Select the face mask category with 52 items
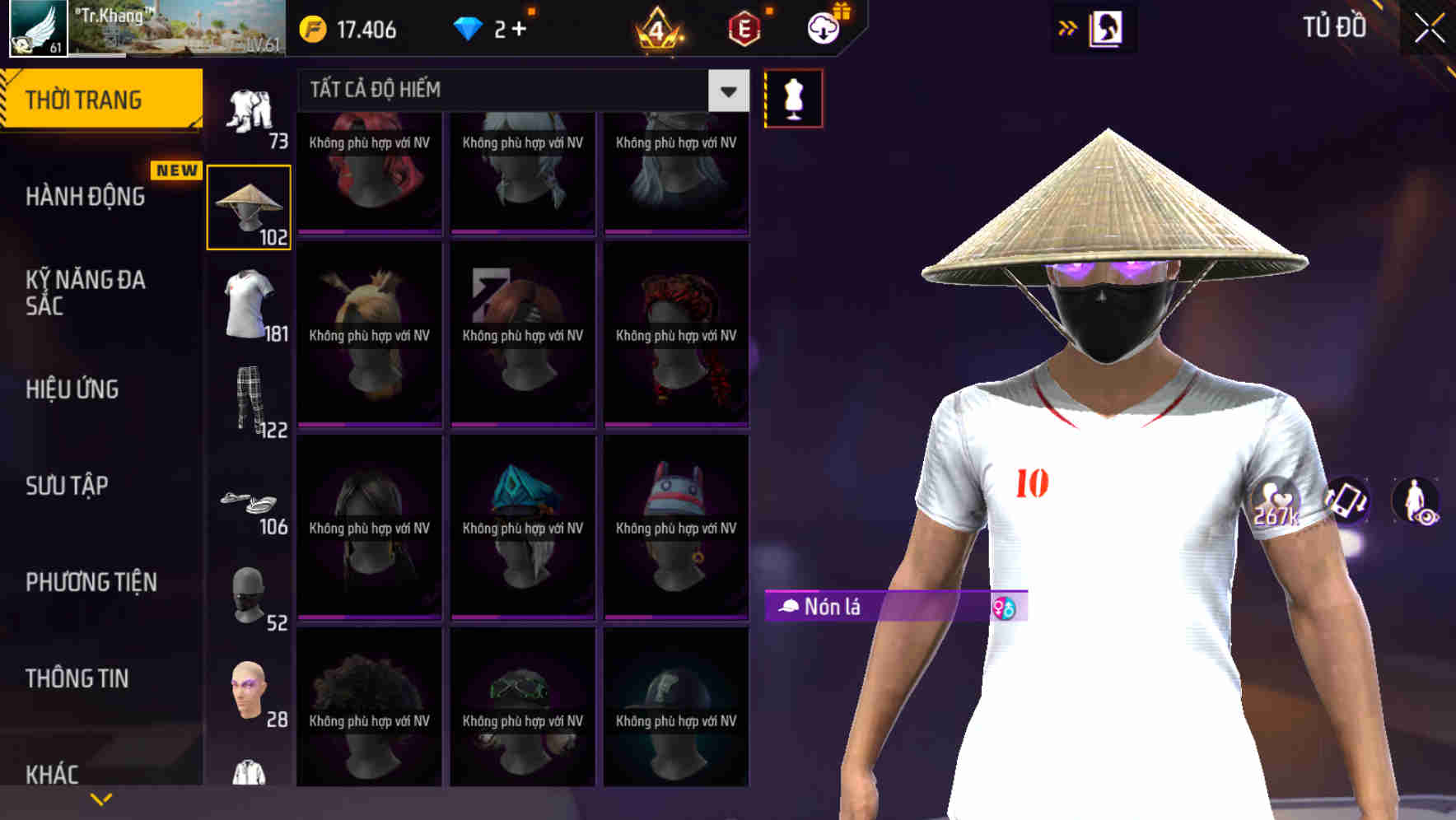Screen dimensions: 1456x820 point(249,597)
